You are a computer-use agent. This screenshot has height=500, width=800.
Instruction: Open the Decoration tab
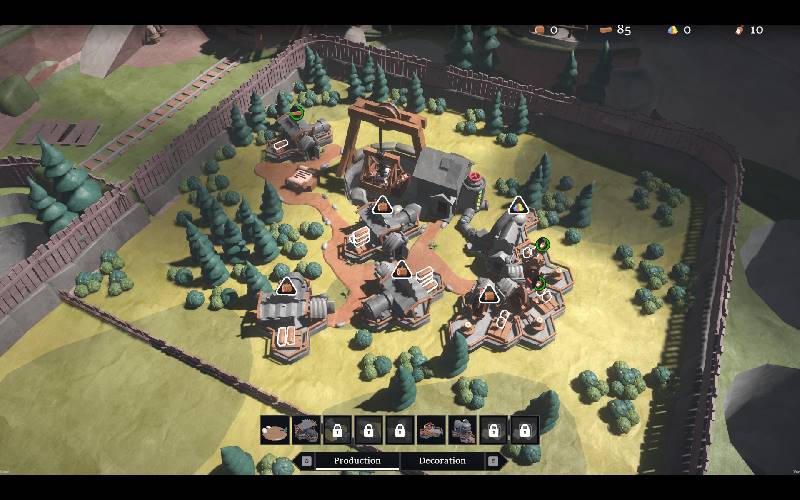pos(443,461)
